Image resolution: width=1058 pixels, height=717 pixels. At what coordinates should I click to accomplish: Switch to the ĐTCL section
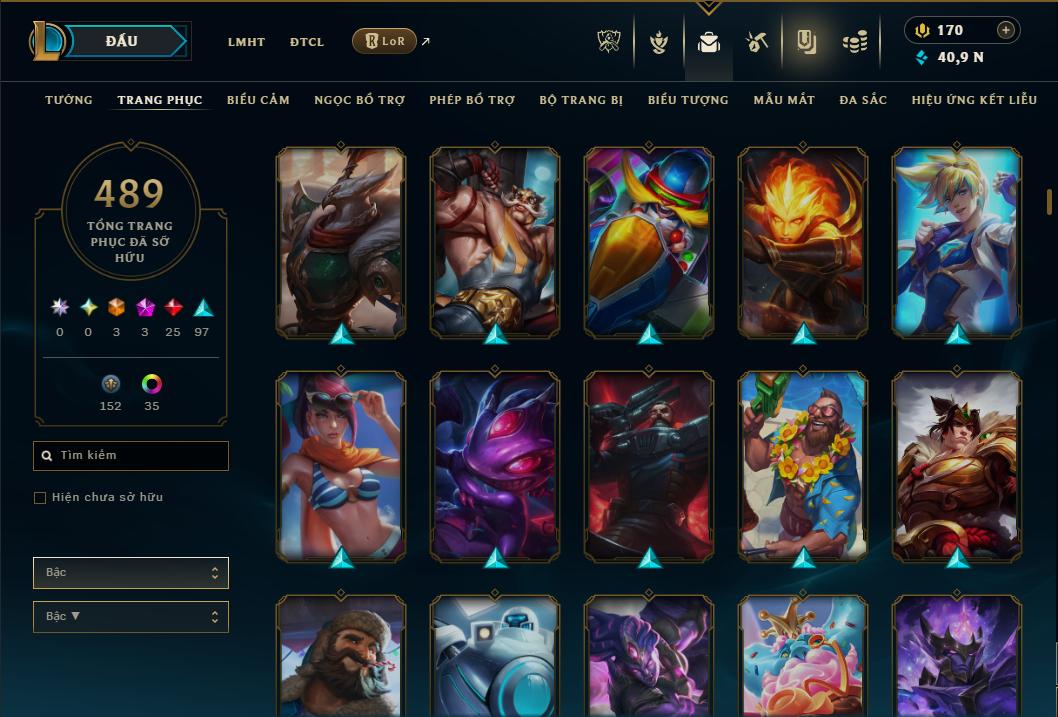click(x=307, y=42)
